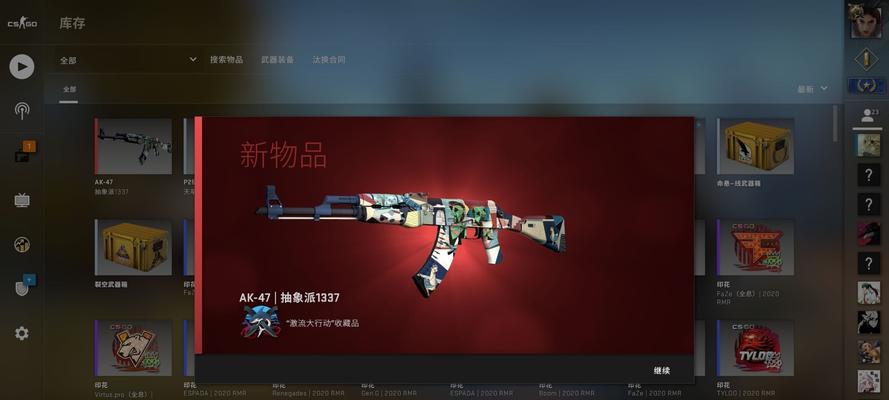Viewport: 889px width, 400px height.
Task: Select the 裂空武器箱 case
Action: [x=133, y=248]
